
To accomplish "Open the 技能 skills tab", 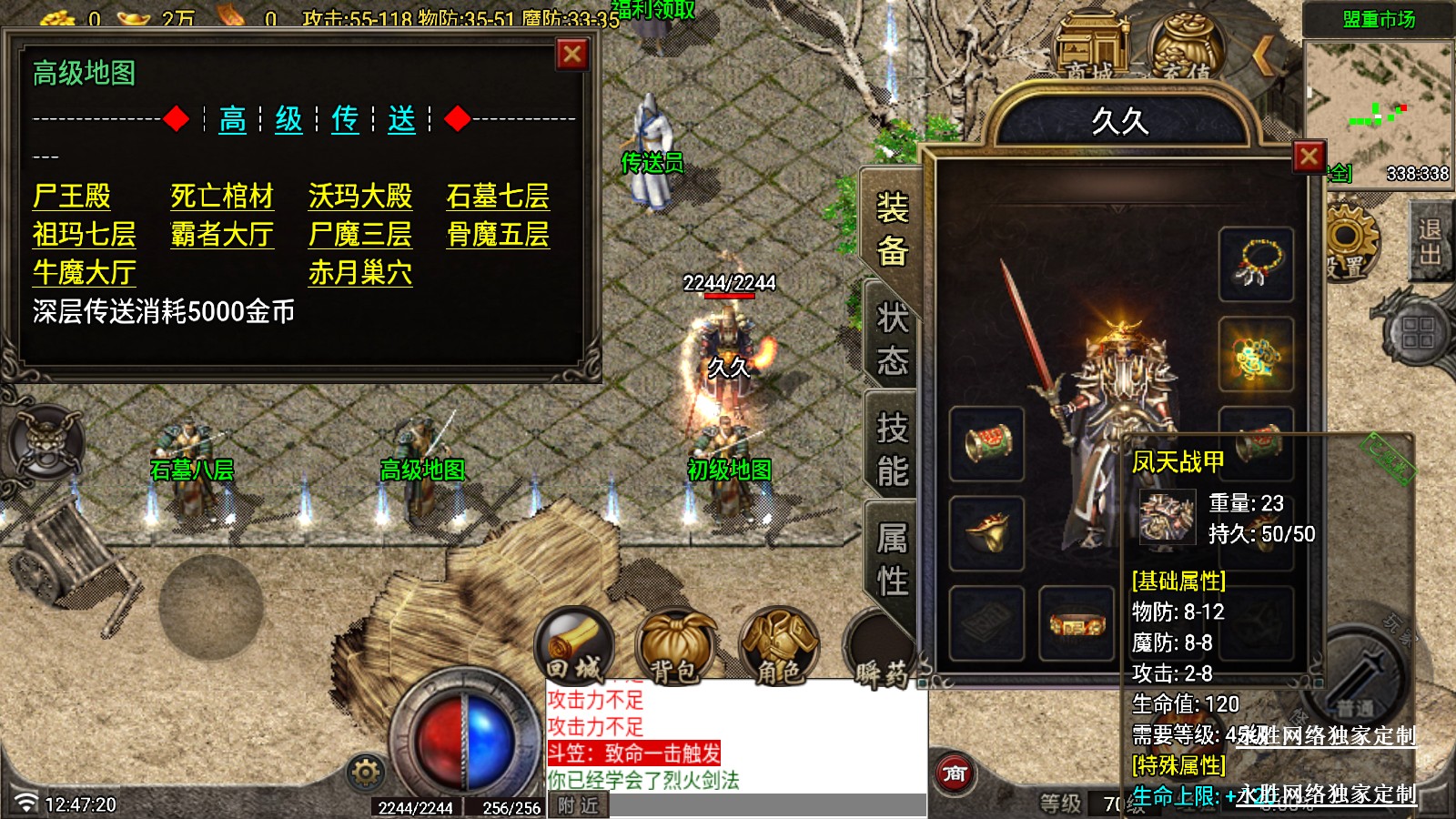I will (x=892, y=450).
